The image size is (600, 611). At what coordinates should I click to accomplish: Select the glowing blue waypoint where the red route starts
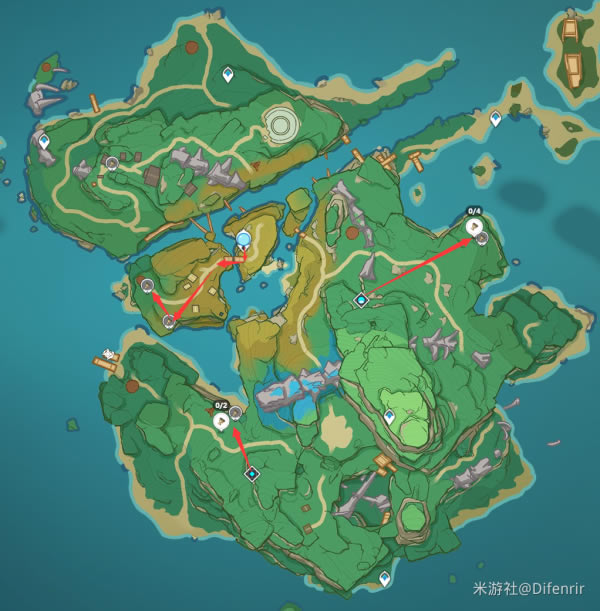tap(244, 238)
